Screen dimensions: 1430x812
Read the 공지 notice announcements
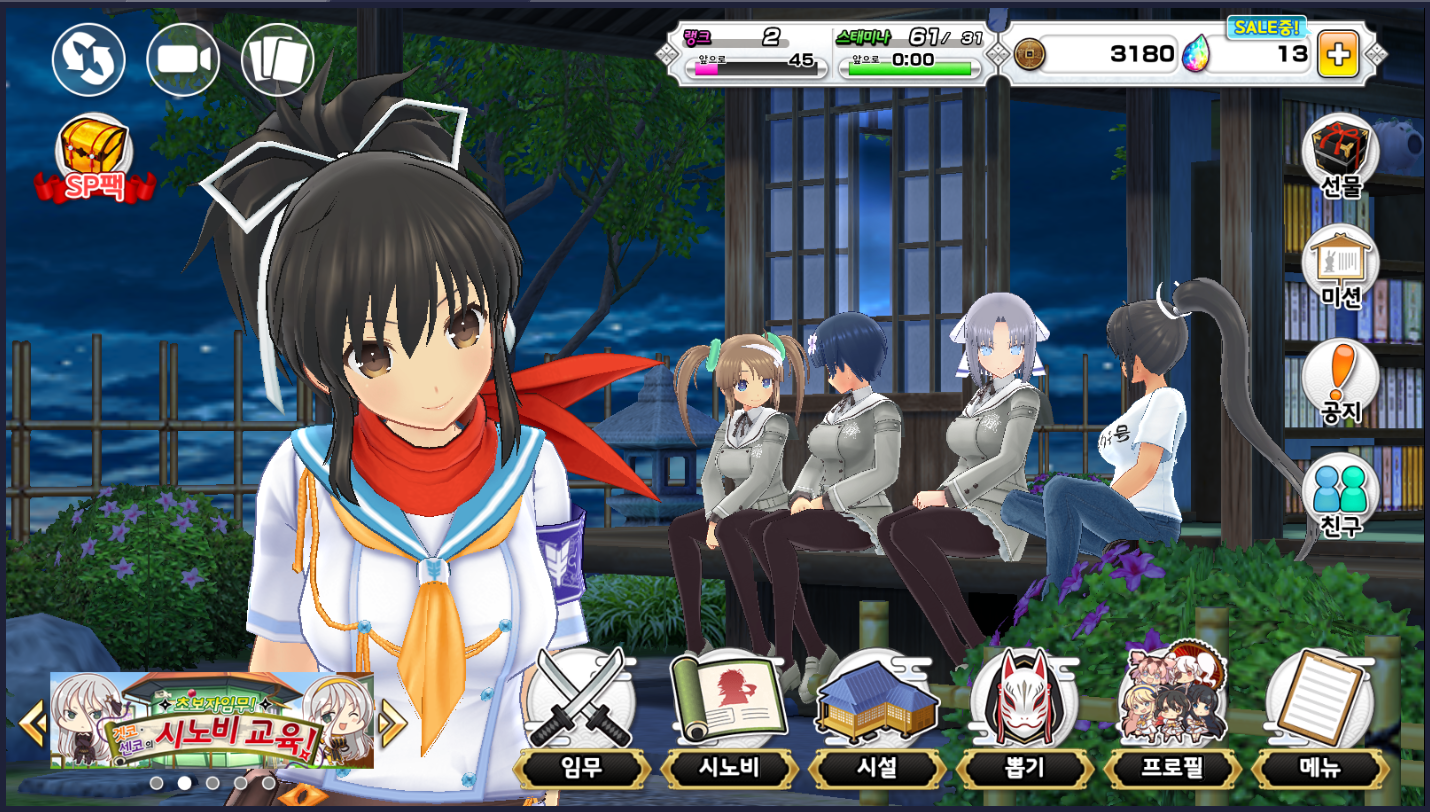(x=1340, y=382)
